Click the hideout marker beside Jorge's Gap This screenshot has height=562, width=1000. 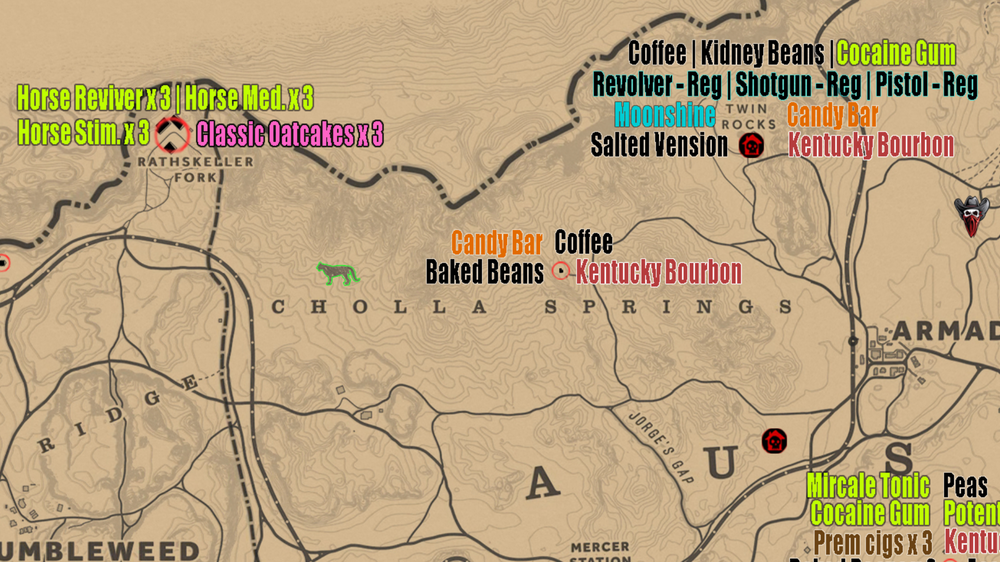tap(773, 441)
